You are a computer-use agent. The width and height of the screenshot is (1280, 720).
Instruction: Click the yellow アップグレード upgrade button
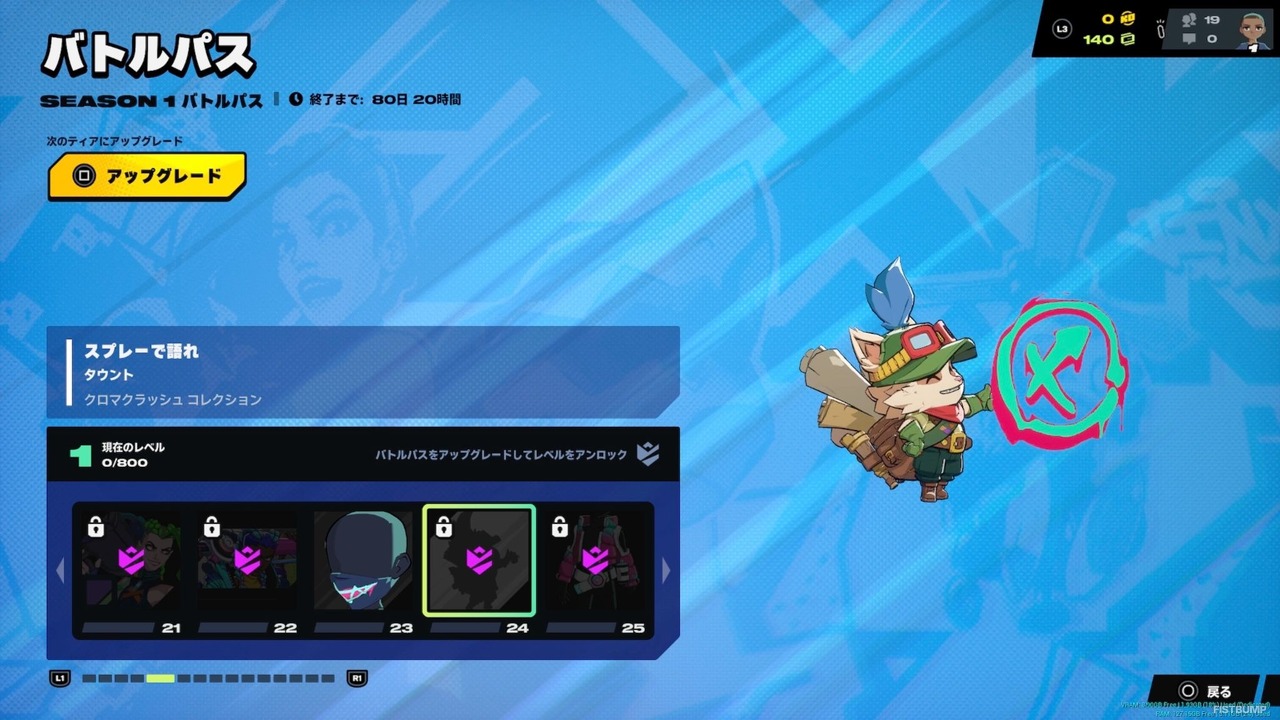point(147,176)
